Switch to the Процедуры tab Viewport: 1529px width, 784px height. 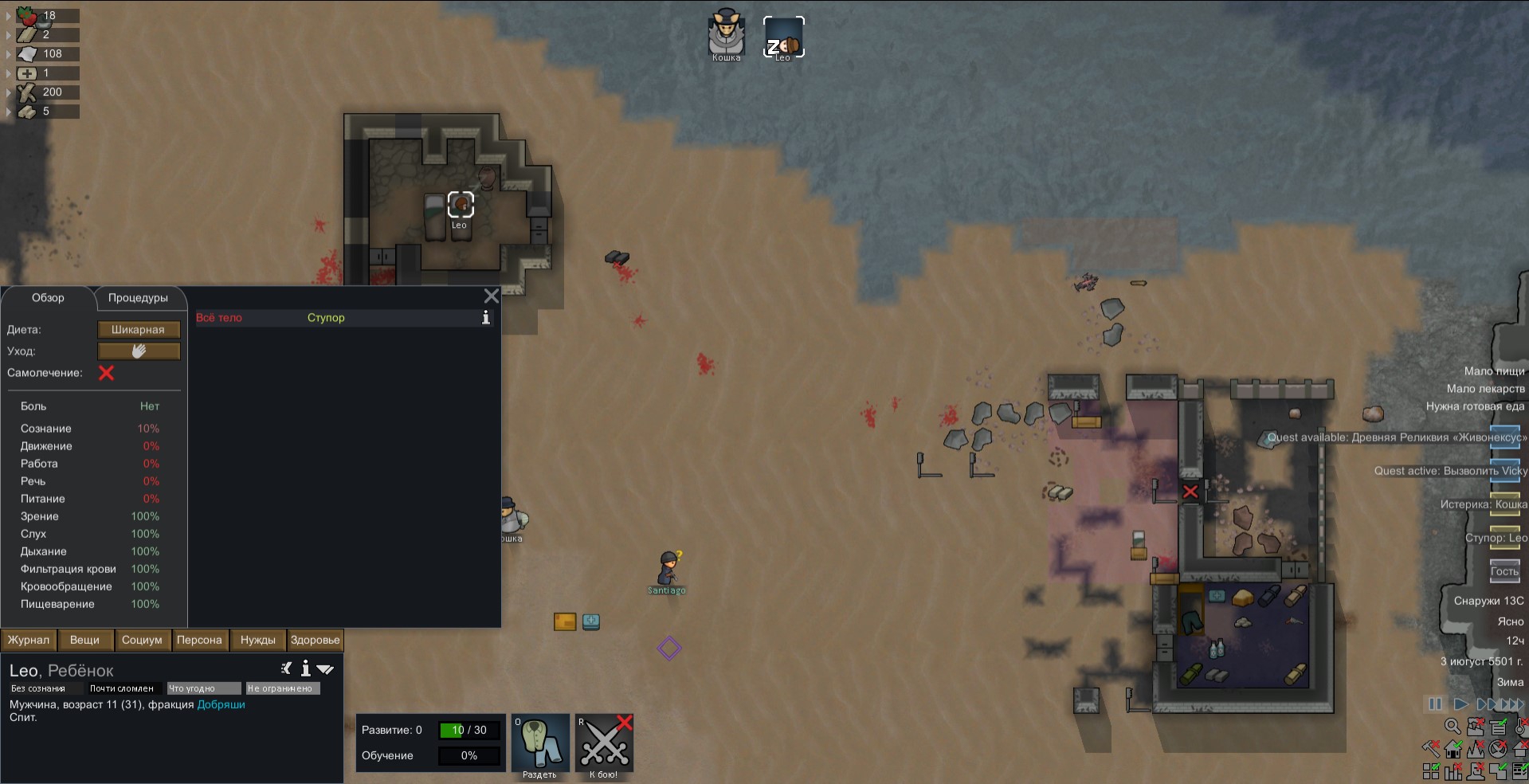click(x=138, y=298)
